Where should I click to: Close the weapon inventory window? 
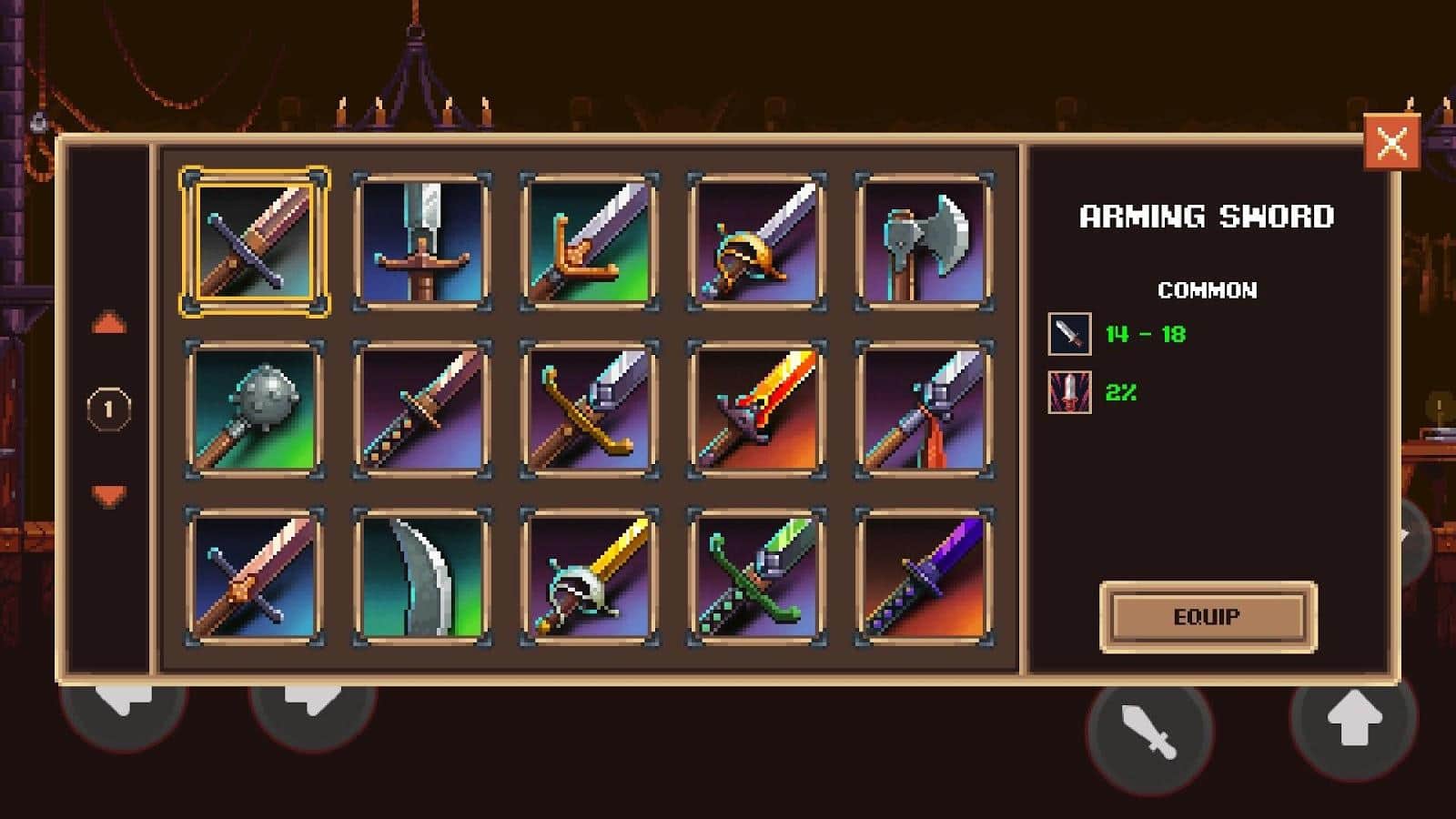[1391, 142]
